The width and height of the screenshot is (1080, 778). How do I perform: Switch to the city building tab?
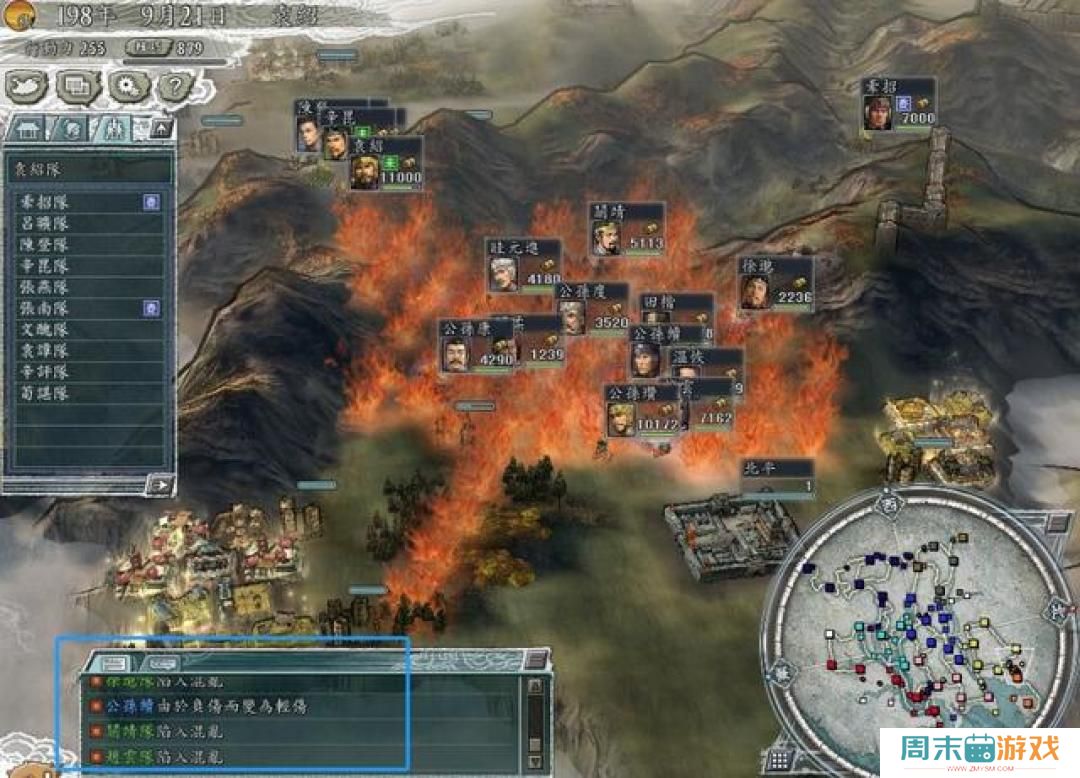point(27,129)
